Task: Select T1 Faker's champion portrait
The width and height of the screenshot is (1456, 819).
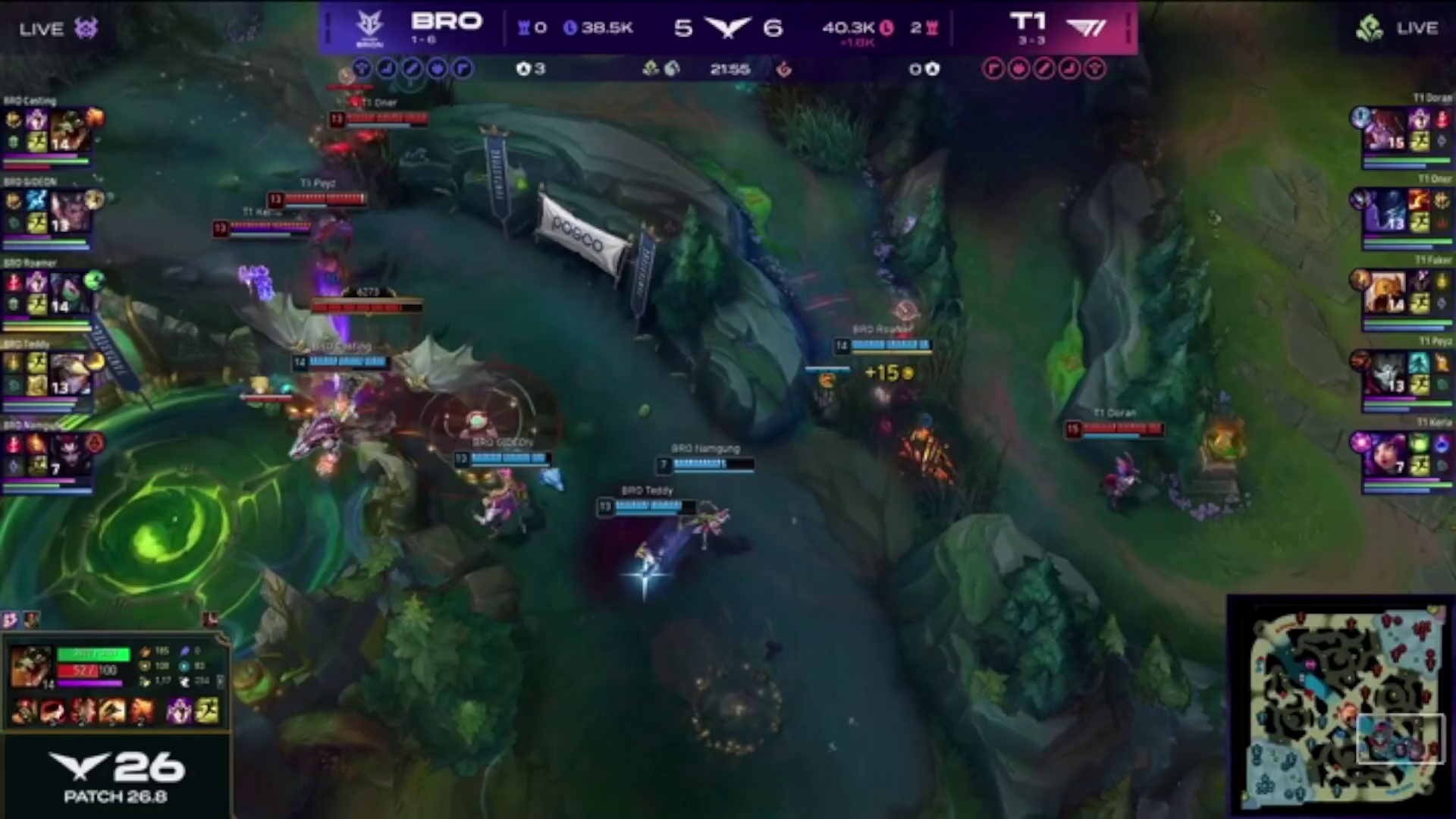Action: click(x=1385, y=293)
